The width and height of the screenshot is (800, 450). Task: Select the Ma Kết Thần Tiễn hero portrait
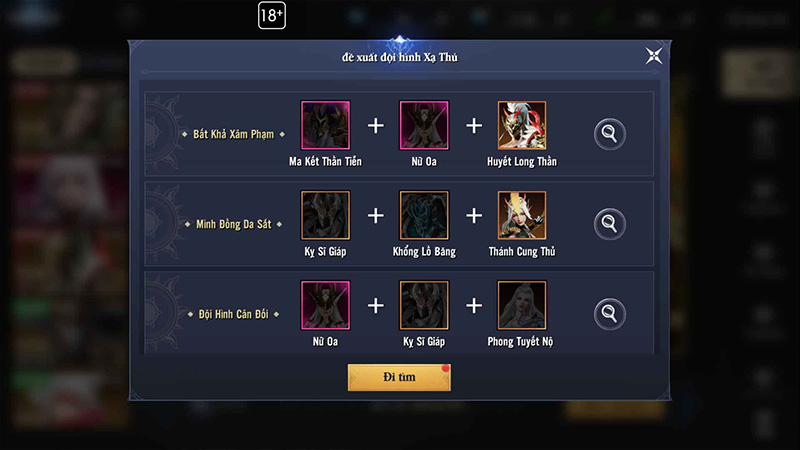click(x=325, y=126)
